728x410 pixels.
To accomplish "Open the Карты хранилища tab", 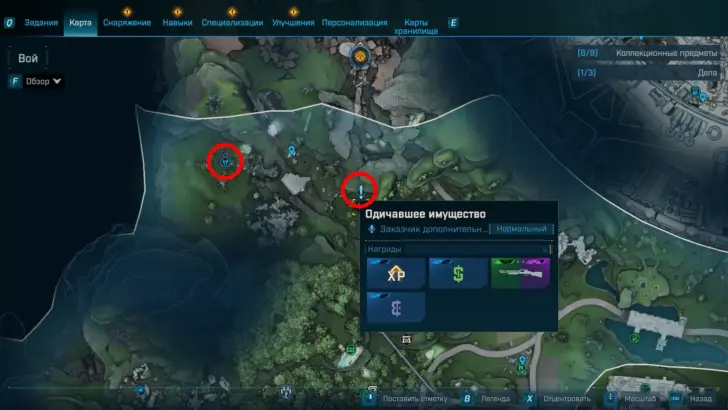I will (421, 26).
